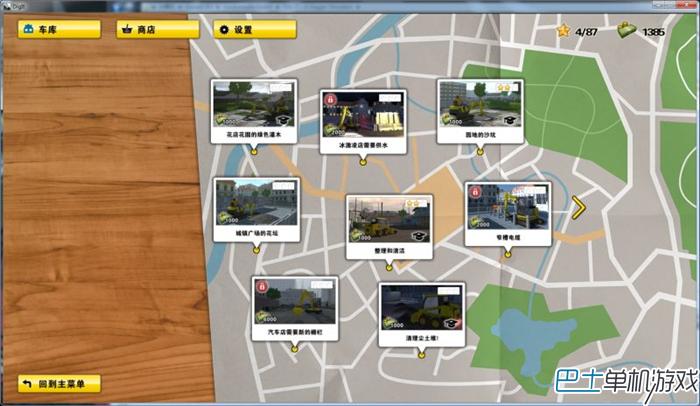Open the 商店 shop
Screen dimensions: 700x406
pyautogui.click(x=157, y=30)
